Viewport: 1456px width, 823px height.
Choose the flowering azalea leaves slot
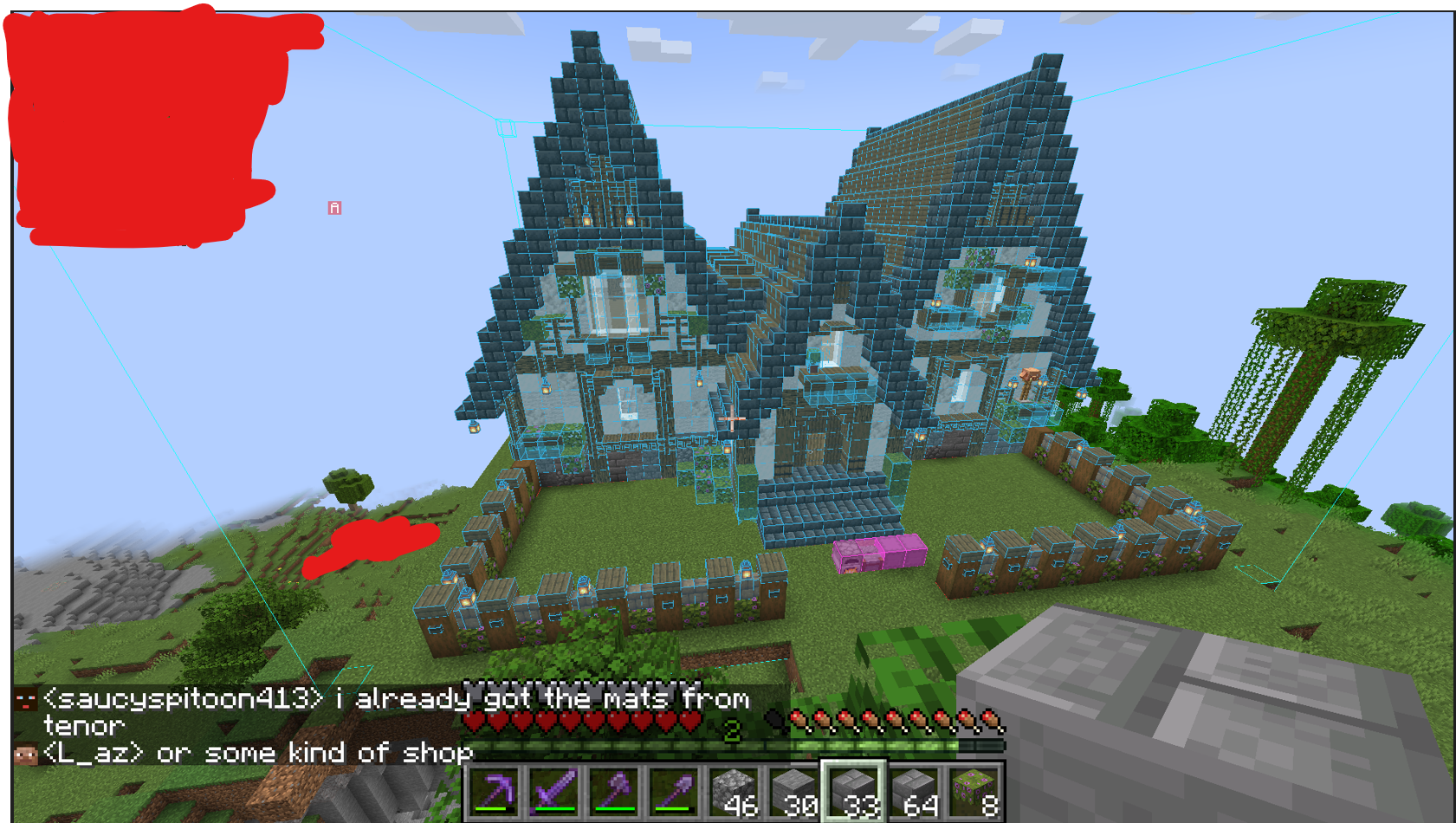click(x=975, y=791)
